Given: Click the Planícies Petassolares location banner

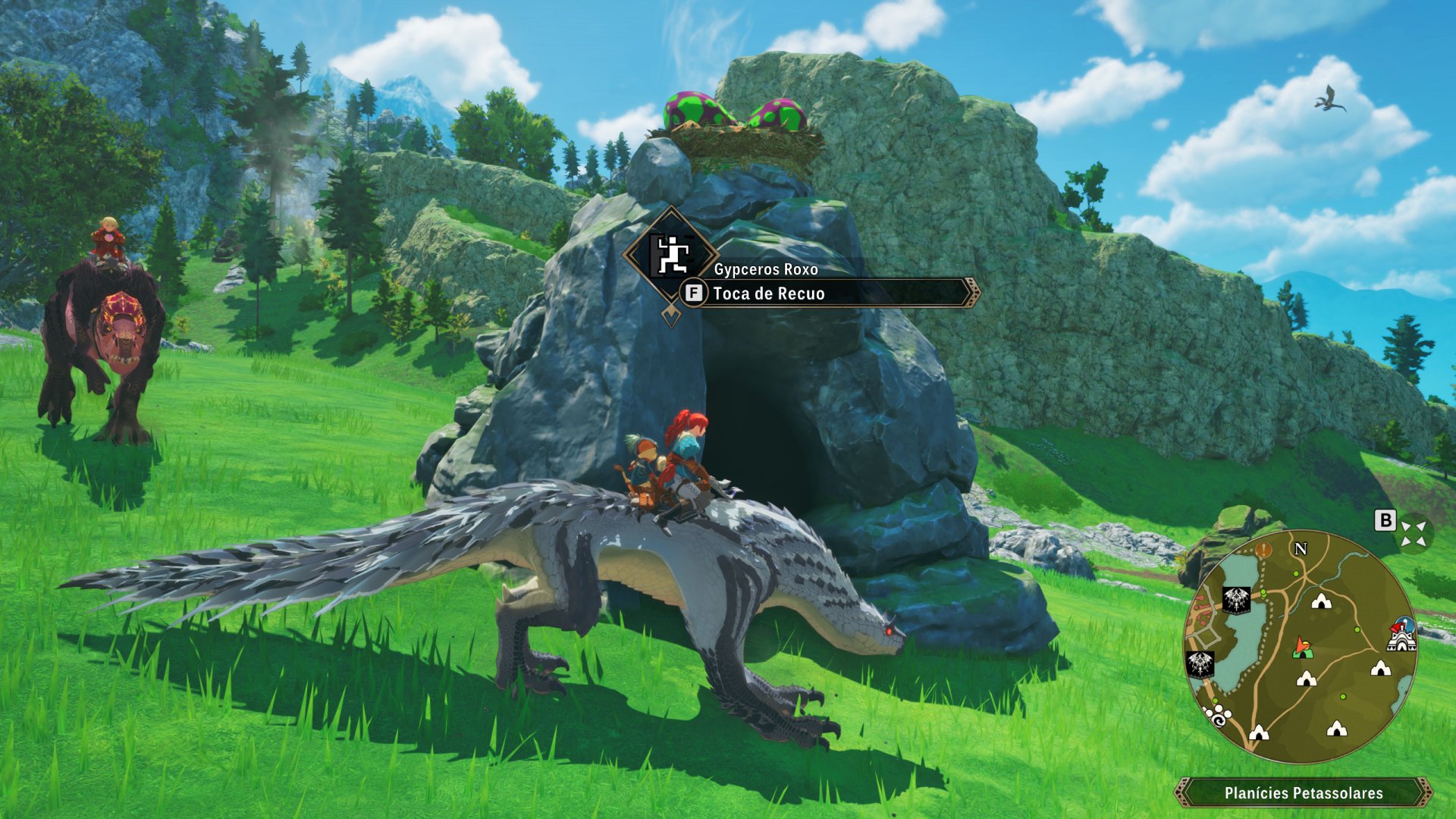Looking at the screenshot, I should (x=1303, y=793).
